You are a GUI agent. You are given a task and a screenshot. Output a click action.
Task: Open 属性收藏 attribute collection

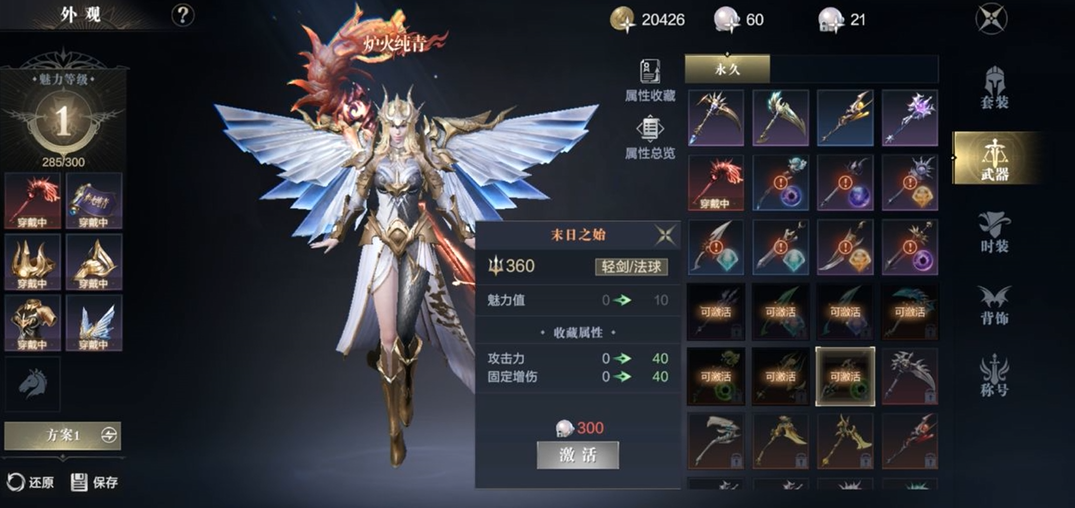(x=650, y=81)
